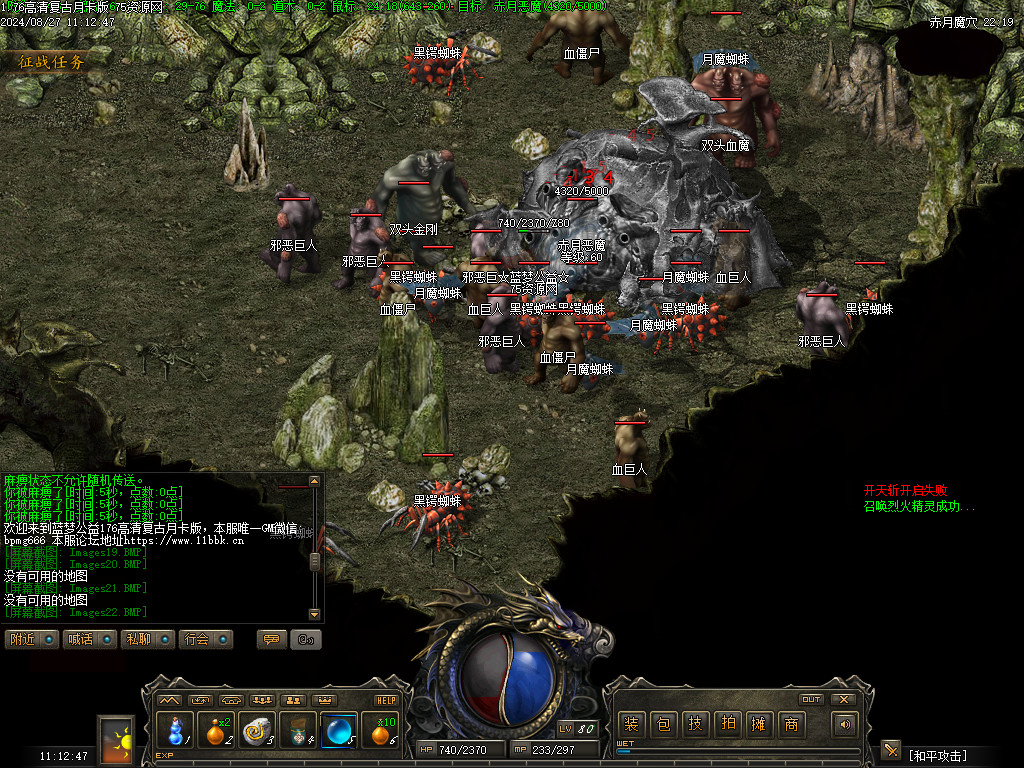Use the x10 orange potion in slot 6

(380, 731)
